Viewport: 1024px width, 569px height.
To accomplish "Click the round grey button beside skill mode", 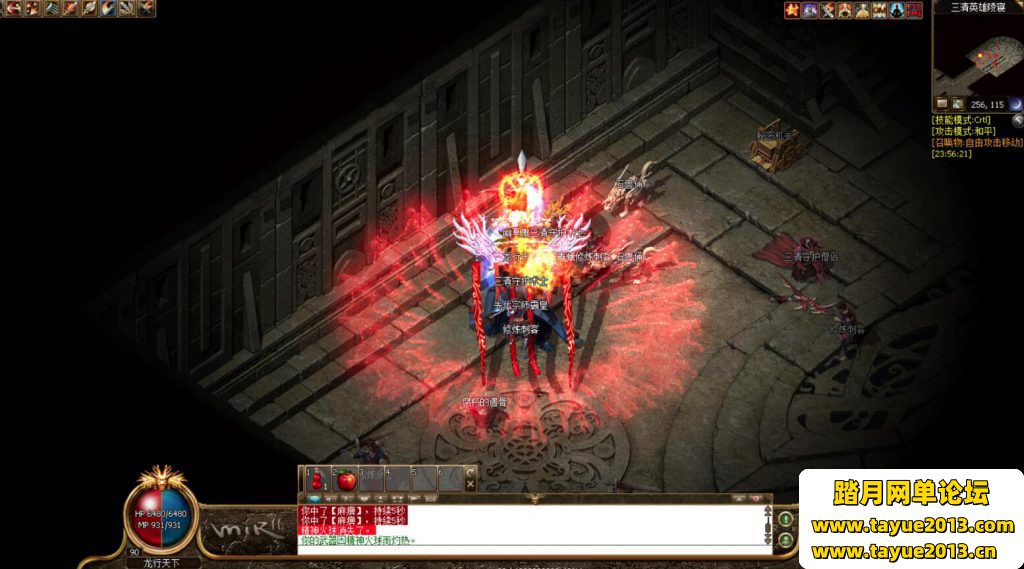I will 1016,120.
